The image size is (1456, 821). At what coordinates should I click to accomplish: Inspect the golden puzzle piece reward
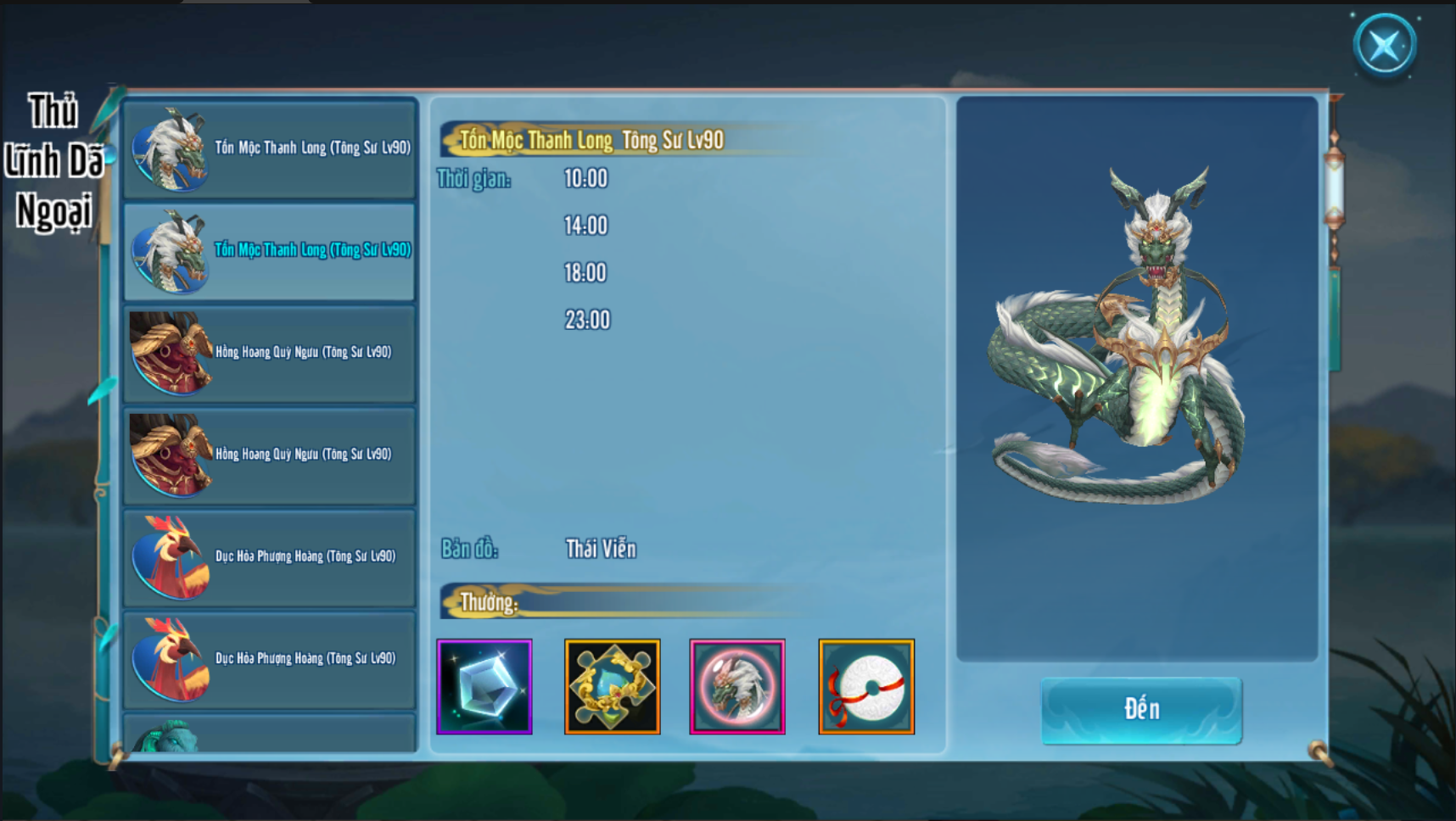click(612, 687)
